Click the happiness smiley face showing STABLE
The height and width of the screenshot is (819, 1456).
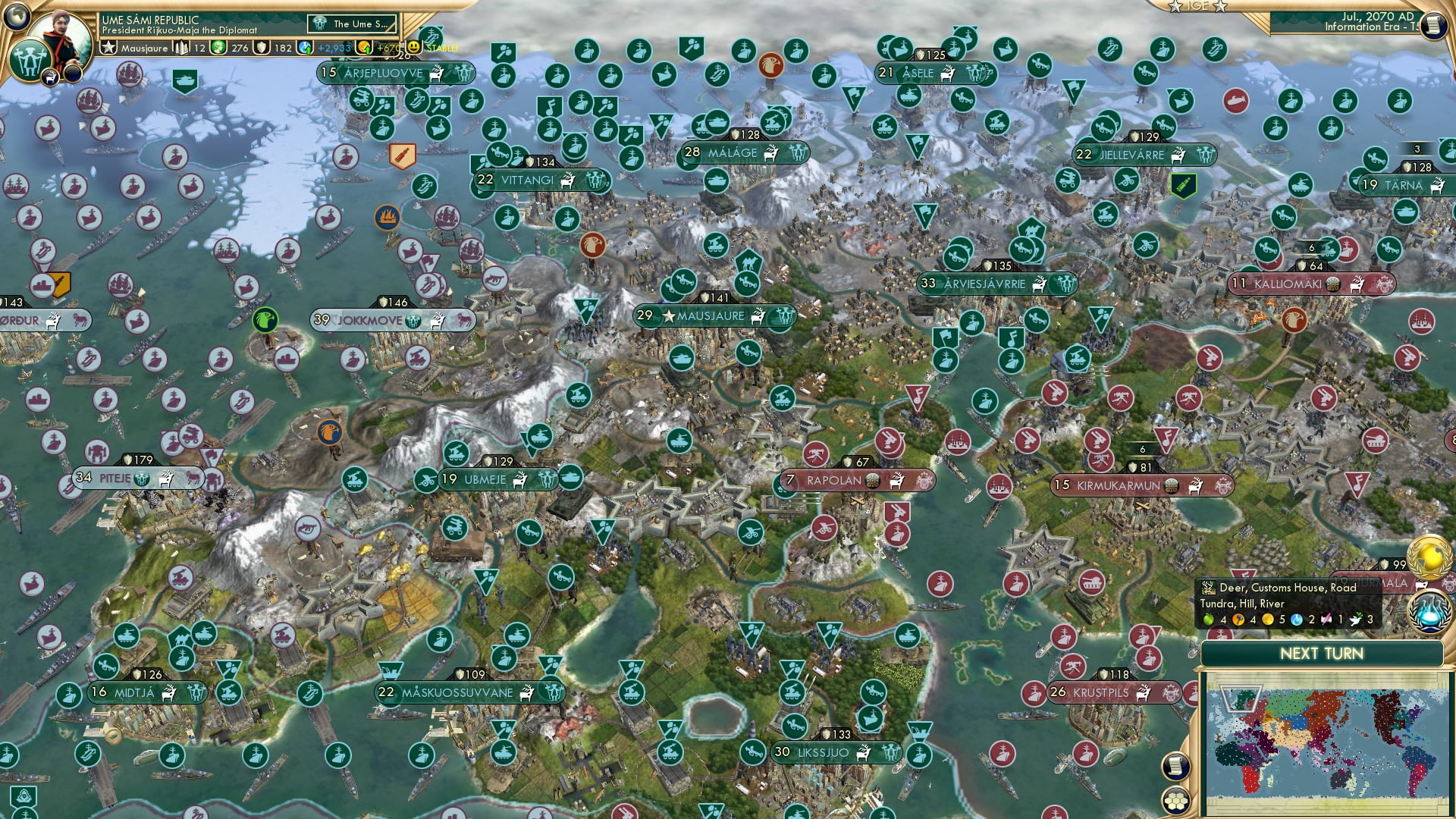[414, 46]
